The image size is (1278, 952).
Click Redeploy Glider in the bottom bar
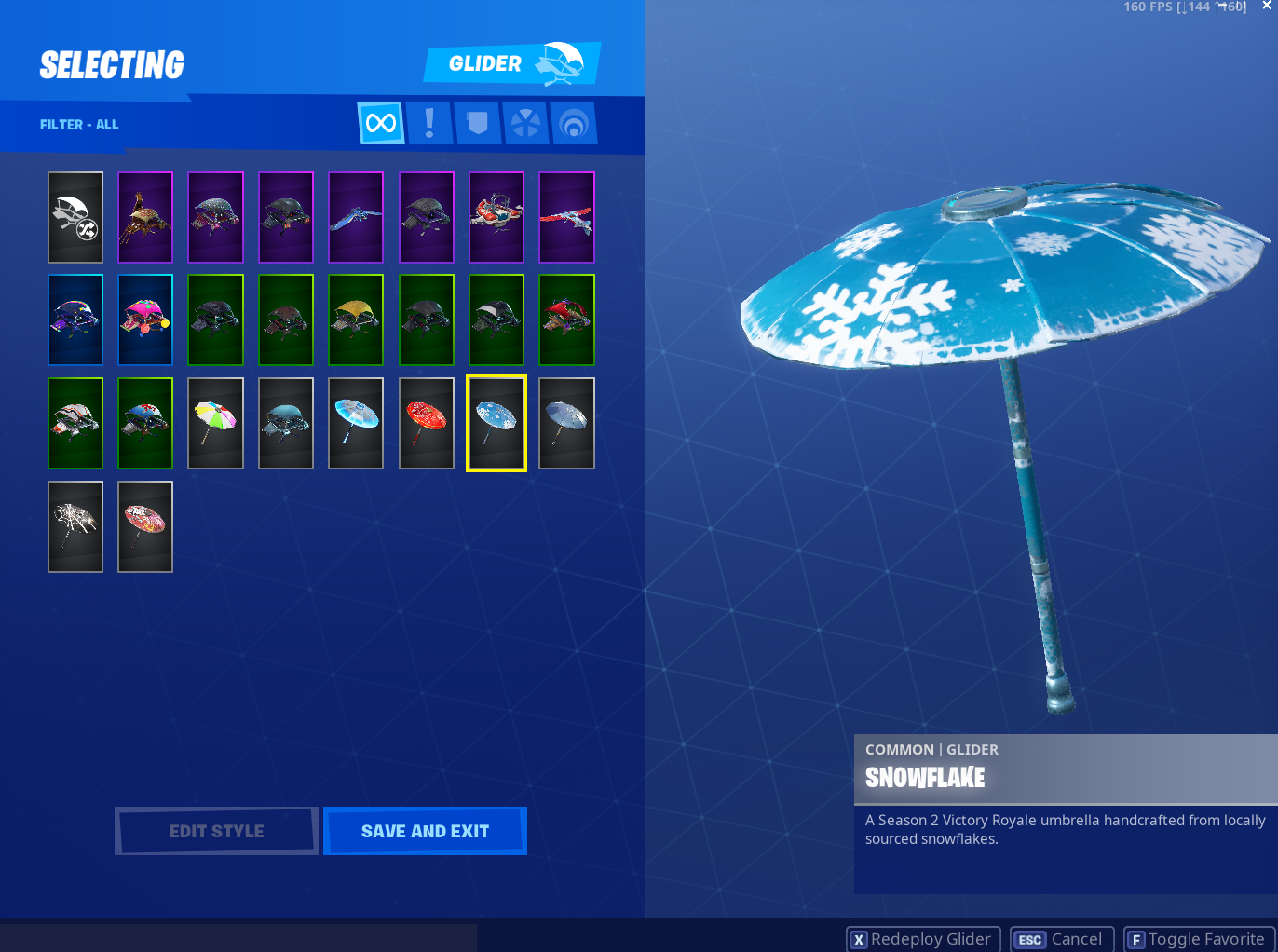[922, 939]
